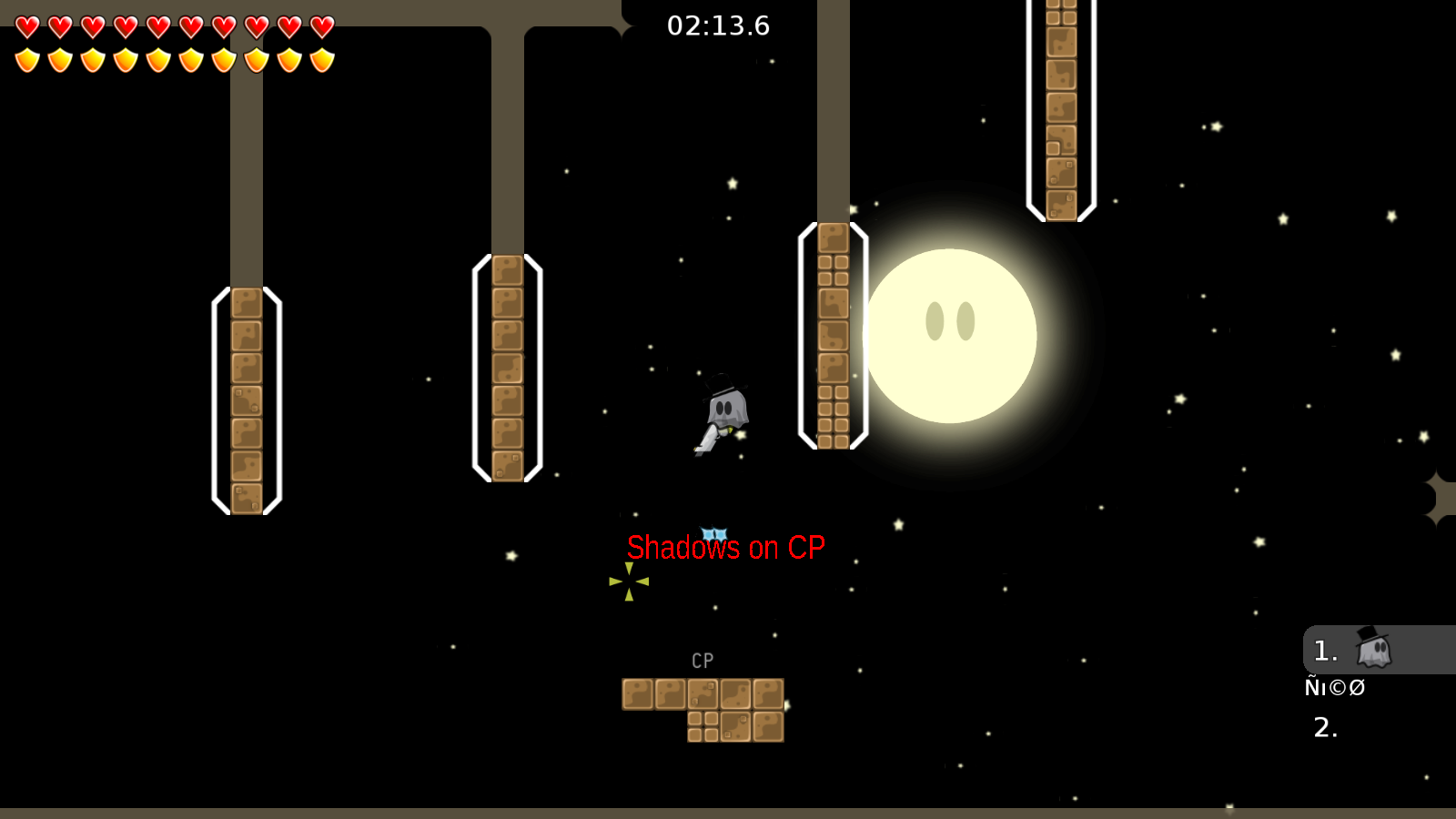Select player name Ñı©Ø on the scoreboard
Viewport: 1456px width, 819px height.
1336,688
